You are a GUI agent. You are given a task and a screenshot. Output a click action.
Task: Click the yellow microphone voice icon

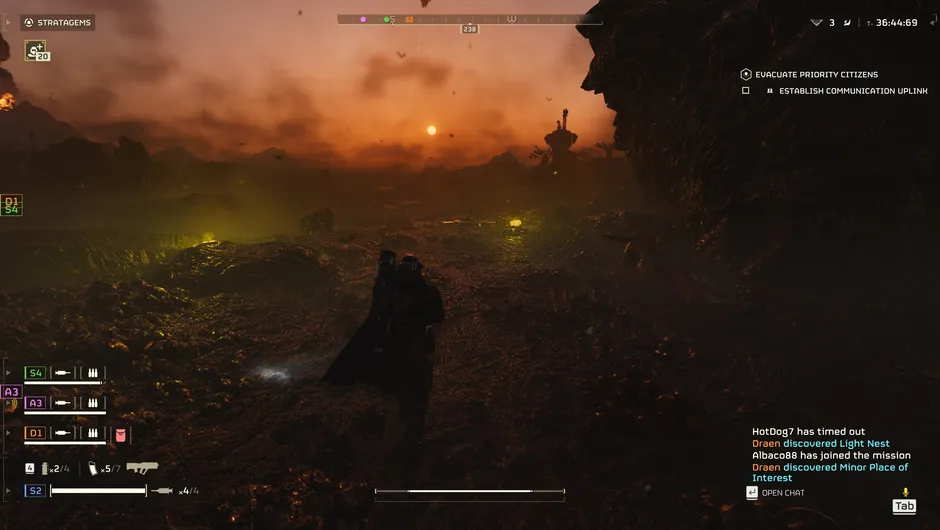point(905,492)
